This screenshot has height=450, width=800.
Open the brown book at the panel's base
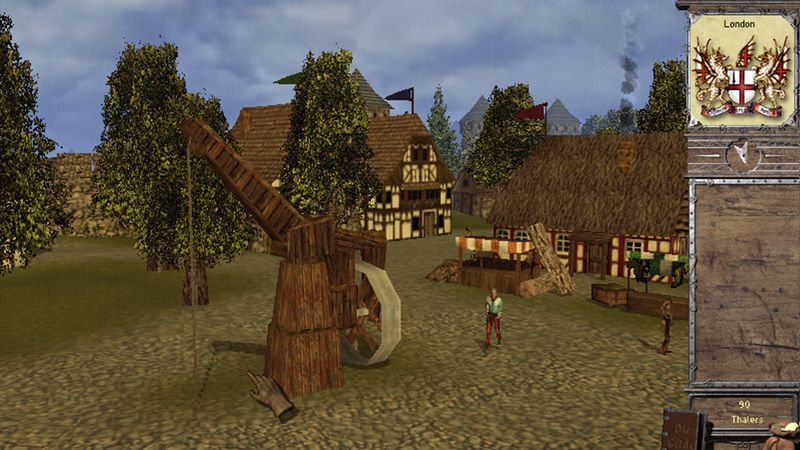point(683,430)
